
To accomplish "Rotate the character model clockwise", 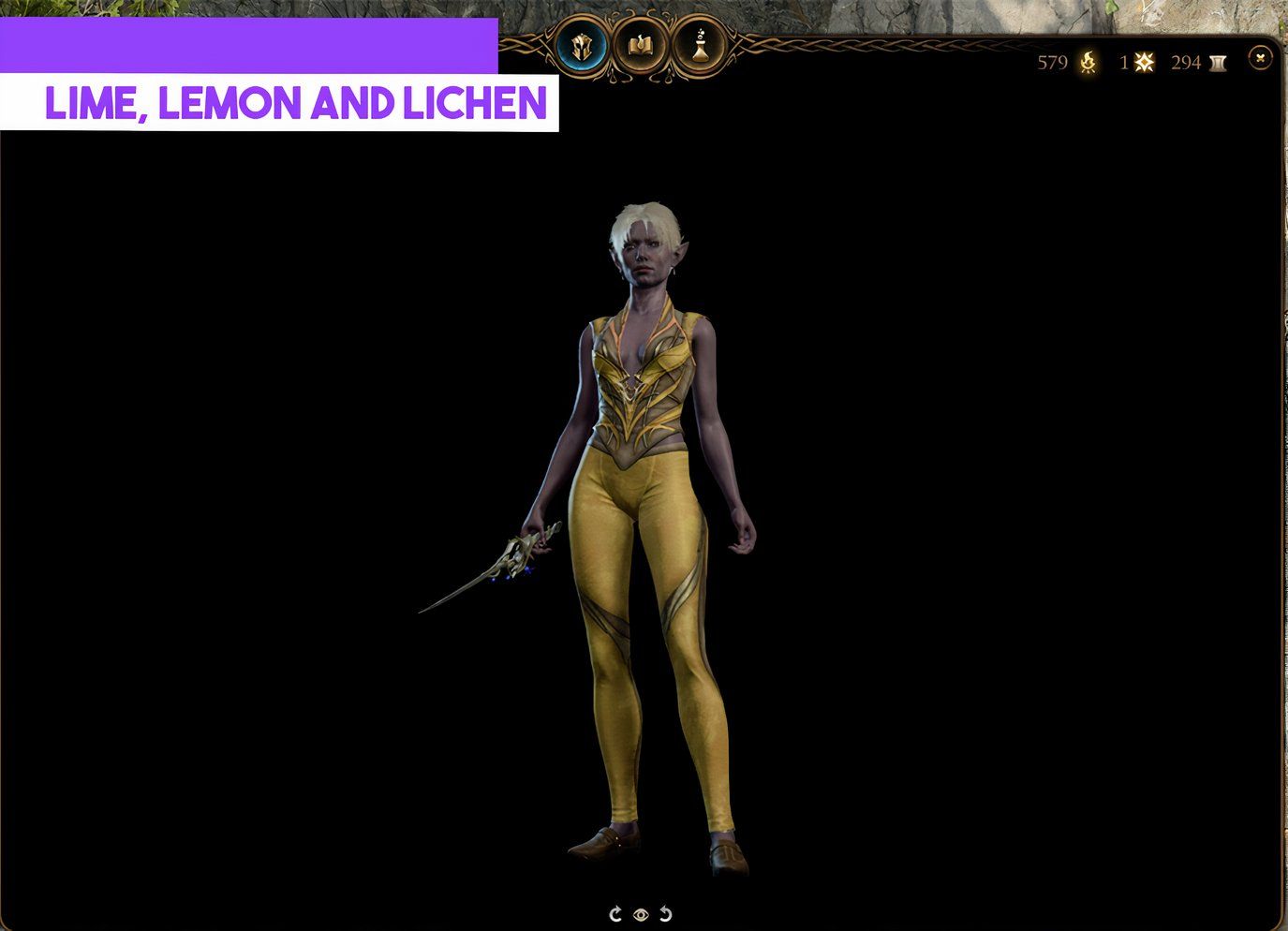I will point(615,914).
